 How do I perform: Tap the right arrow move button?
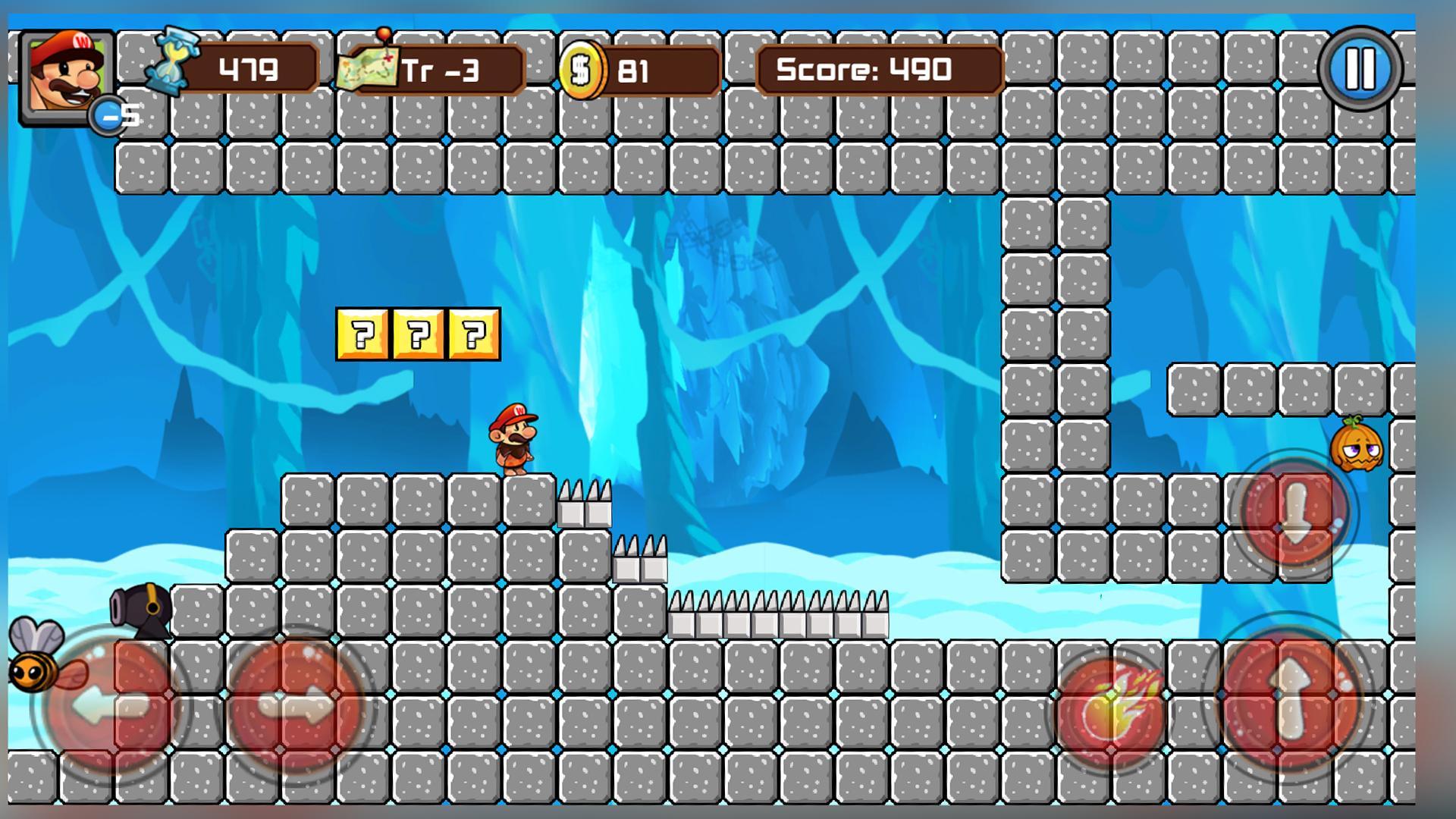[297, 706]
